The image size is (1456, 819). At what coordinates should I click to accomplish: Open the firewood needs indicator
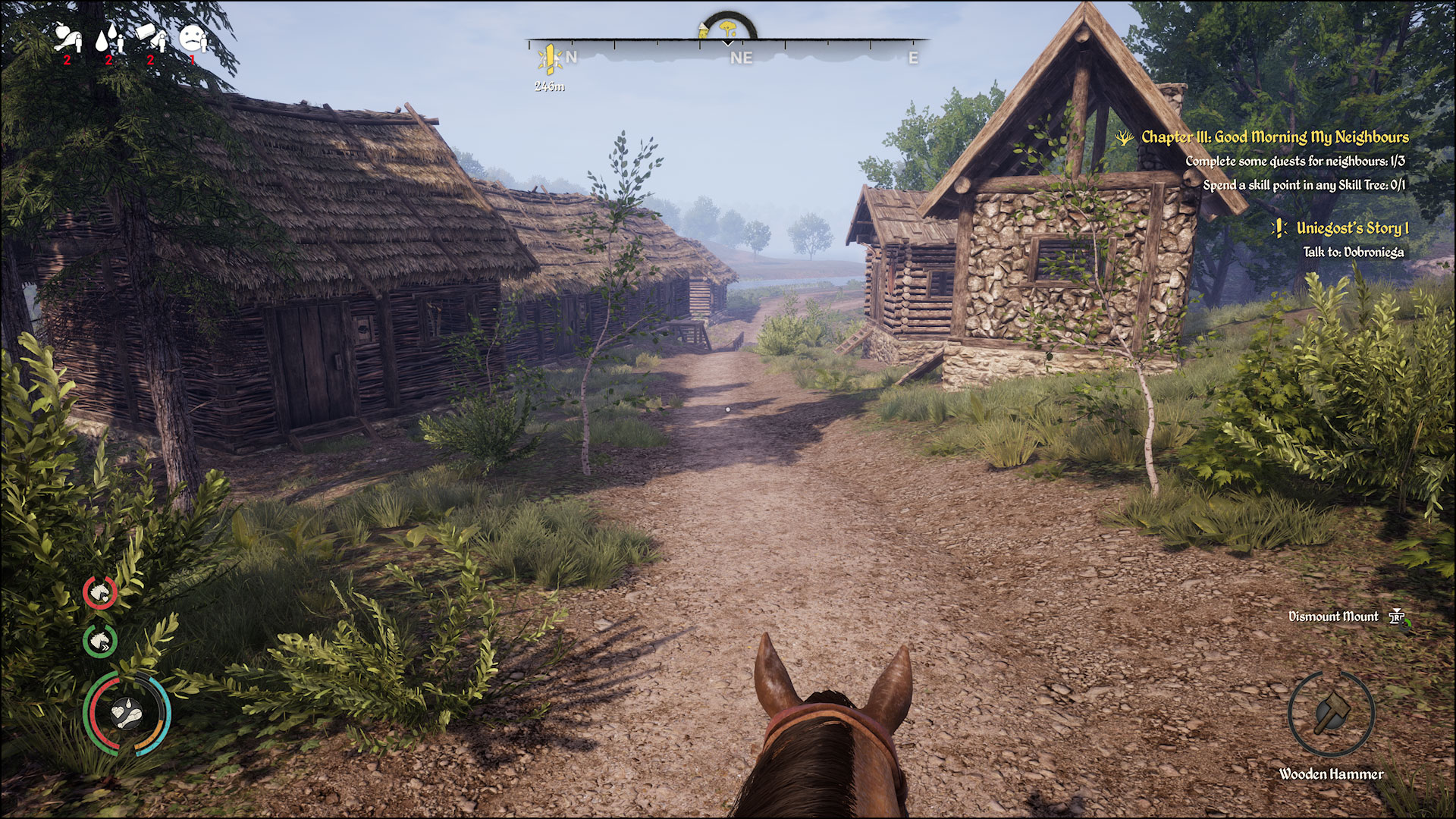pyautogui.click(x=146, y=36)
